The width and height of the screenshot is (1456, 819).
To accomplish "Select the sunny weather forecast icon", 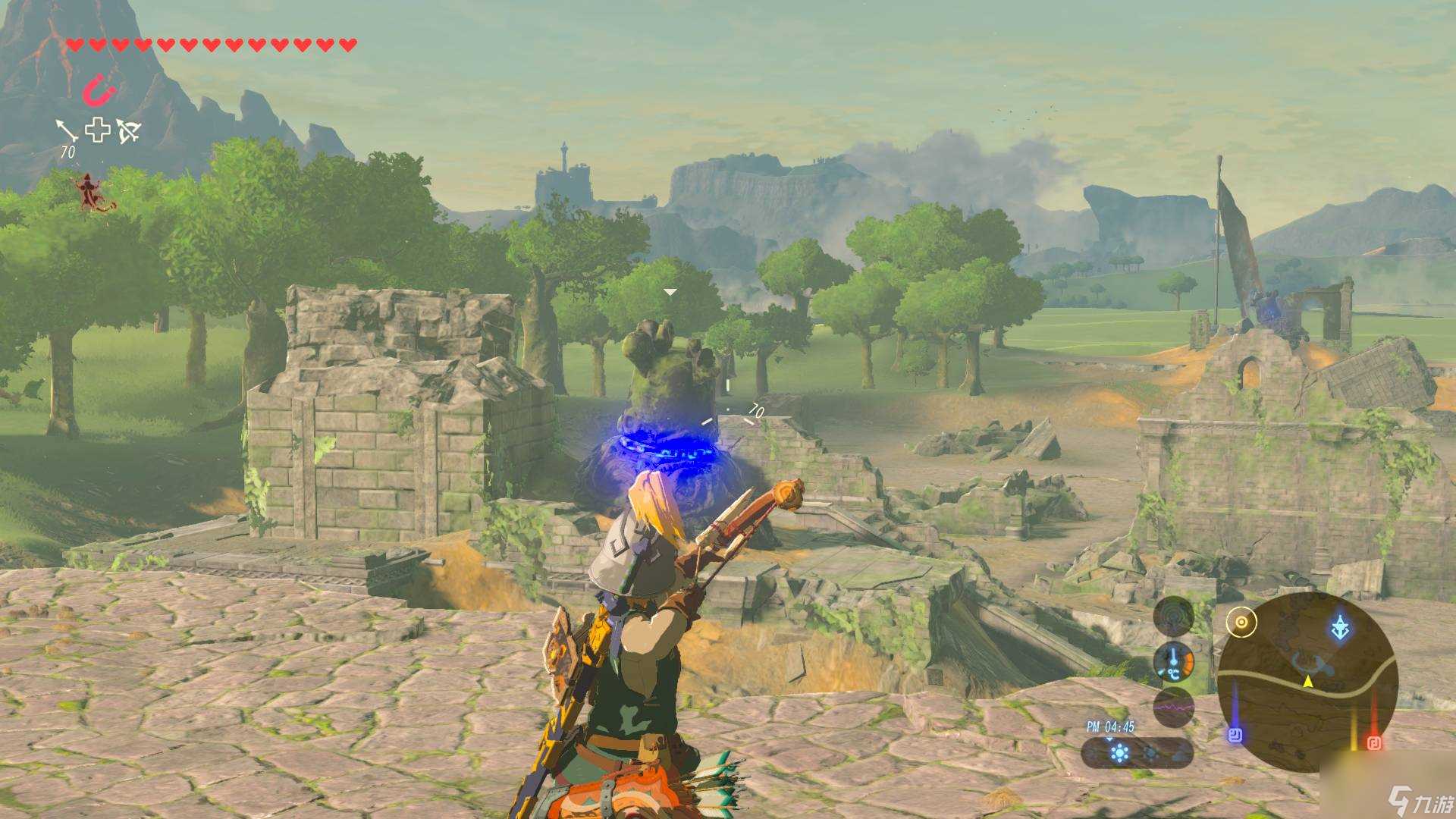I will 1119,753.
